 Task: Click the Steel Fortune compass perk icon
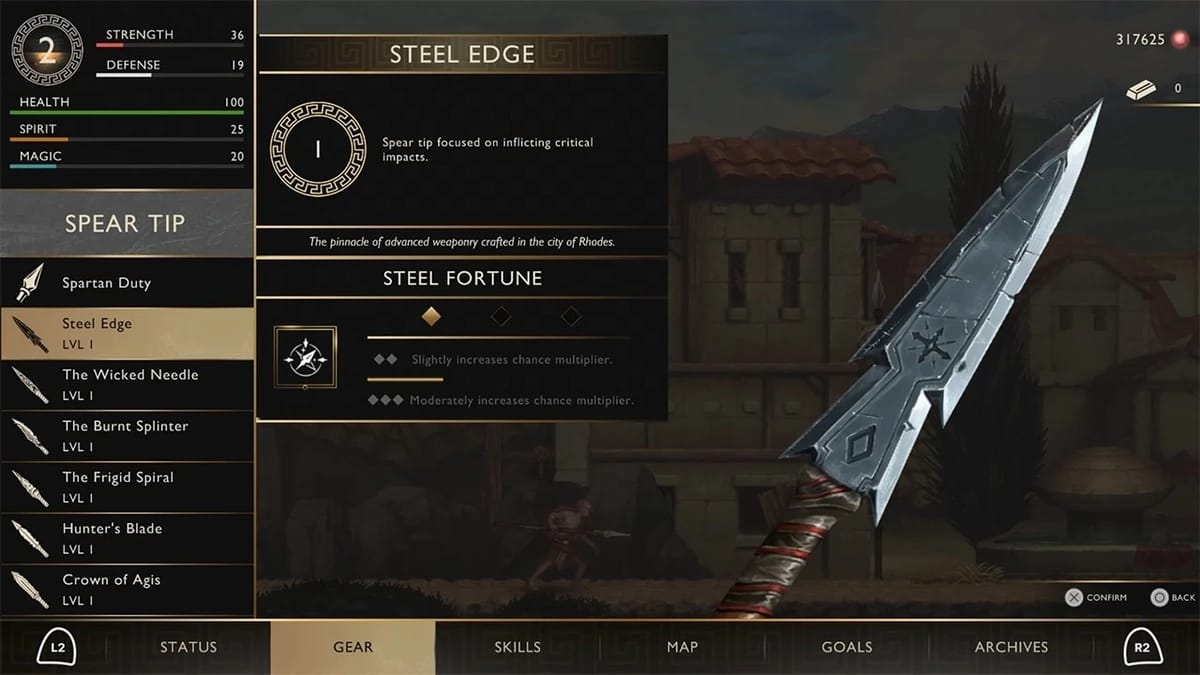tap(305, 357)
